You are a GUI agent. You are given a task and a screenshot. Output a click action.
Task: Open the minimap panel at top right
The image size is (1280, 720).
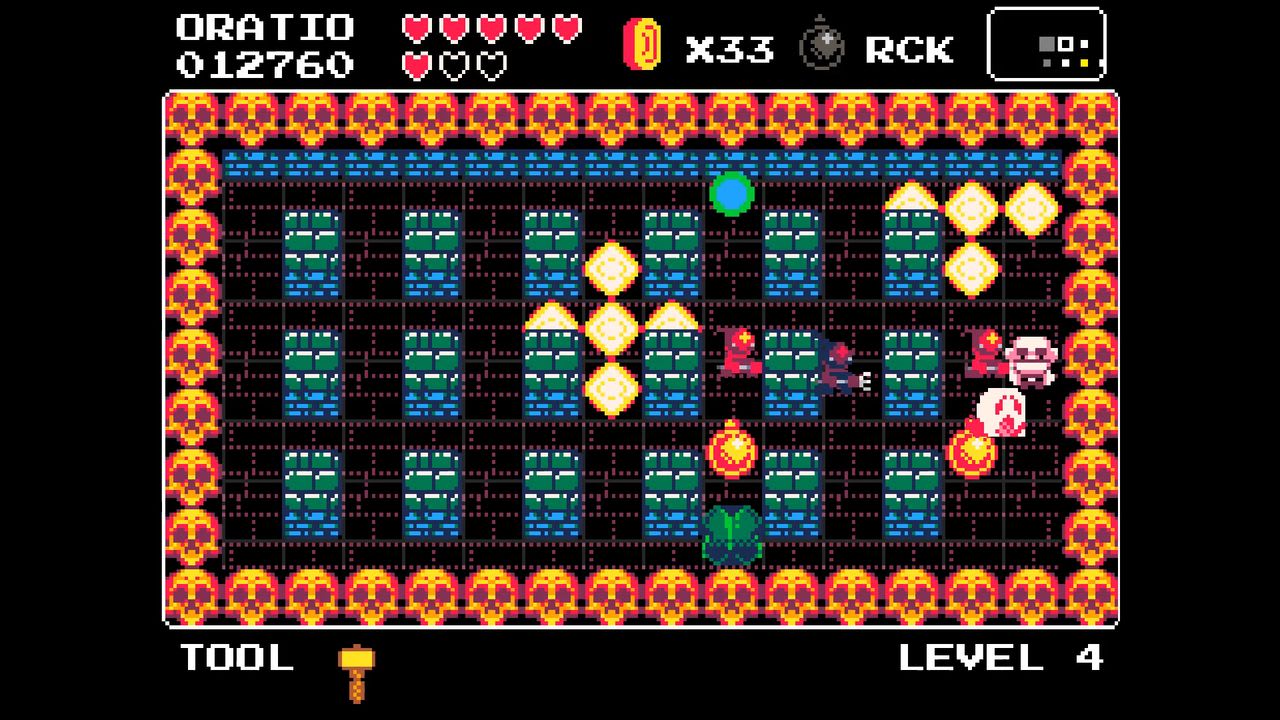[x=1045, y=45]
